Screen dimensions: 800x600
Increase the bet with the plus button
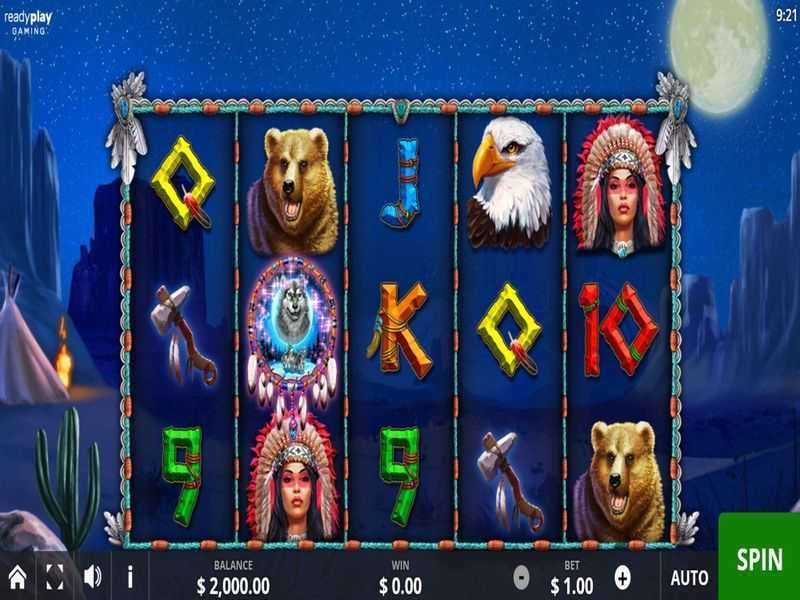(623, 576)
